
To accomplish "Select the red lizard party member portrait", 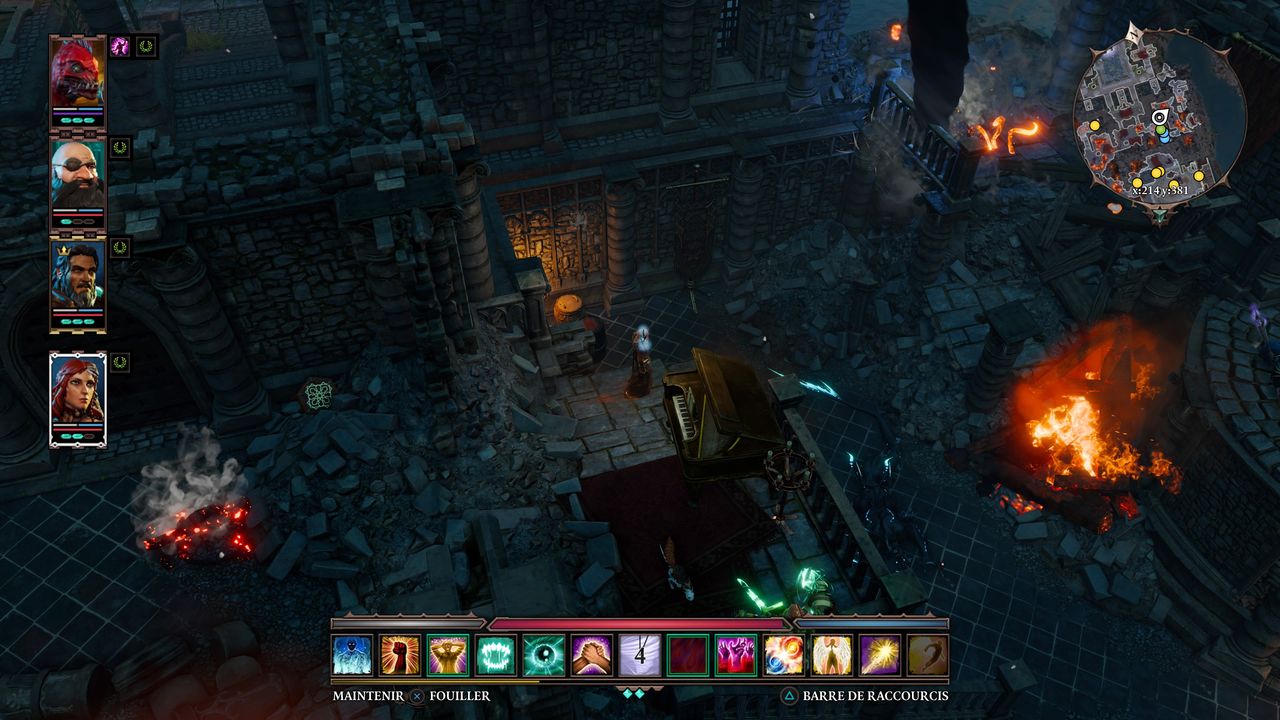I will (77, 73).
